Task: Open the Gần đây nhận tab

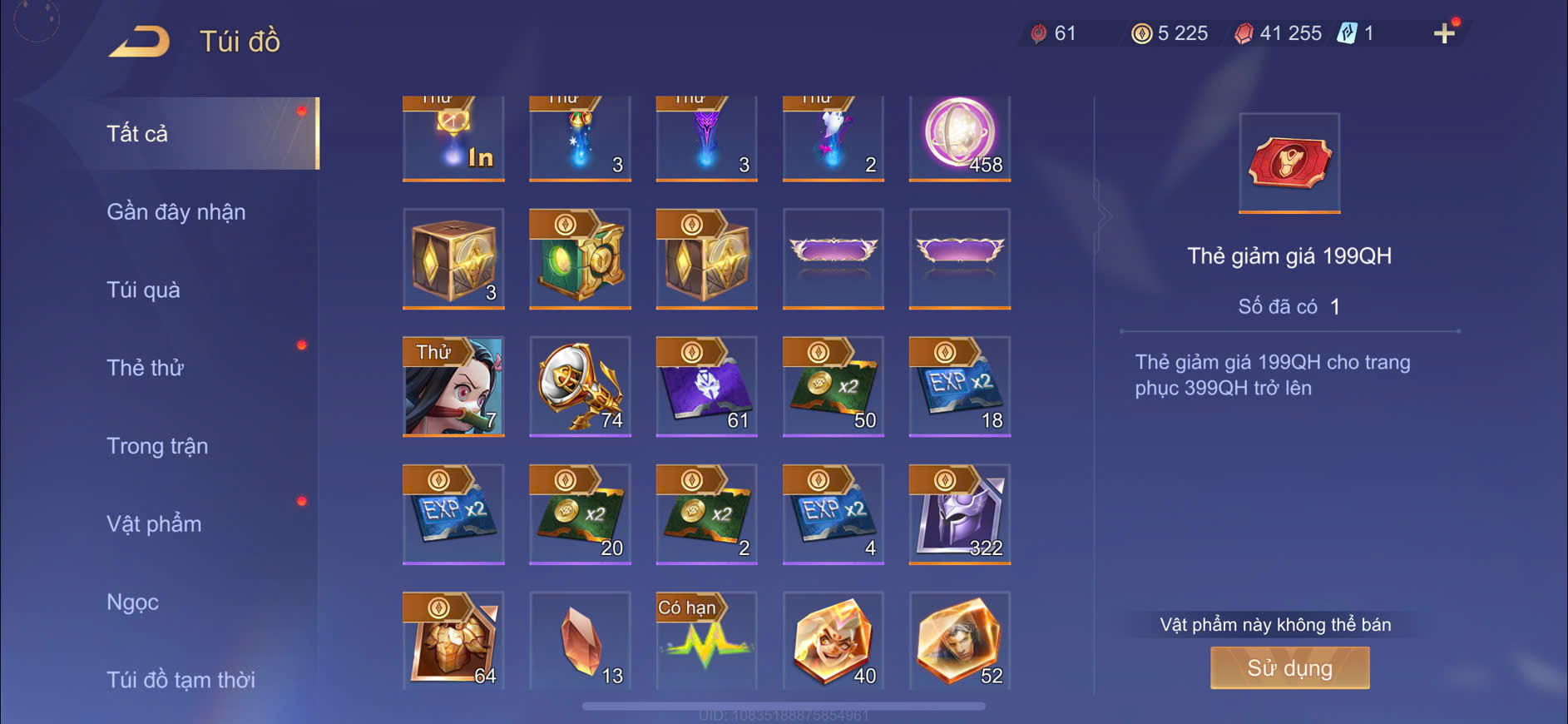Action: pos(176,211)
